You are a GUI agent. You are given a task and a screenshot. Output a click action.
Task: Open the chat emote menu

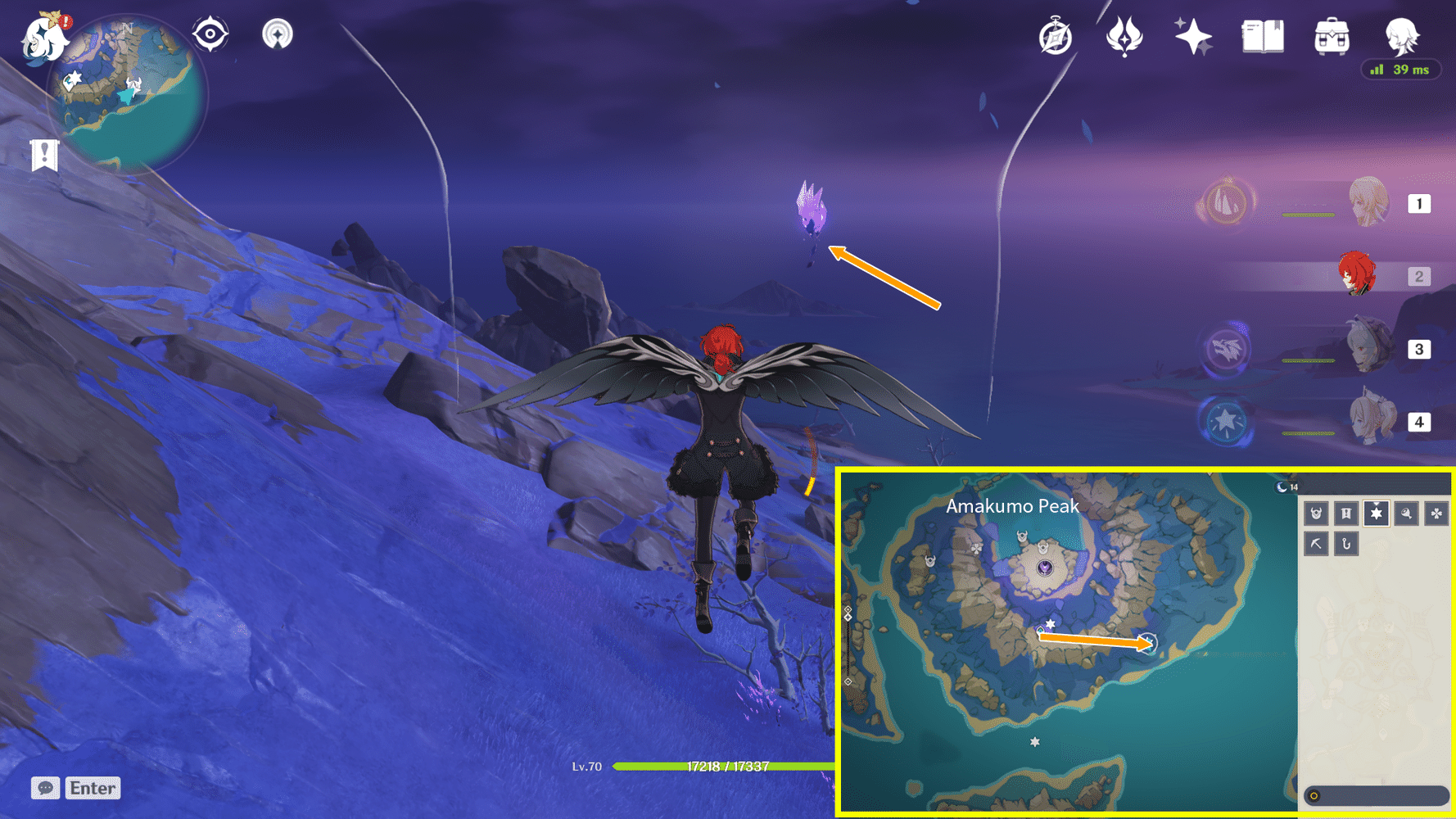click(x=47, y=788)
